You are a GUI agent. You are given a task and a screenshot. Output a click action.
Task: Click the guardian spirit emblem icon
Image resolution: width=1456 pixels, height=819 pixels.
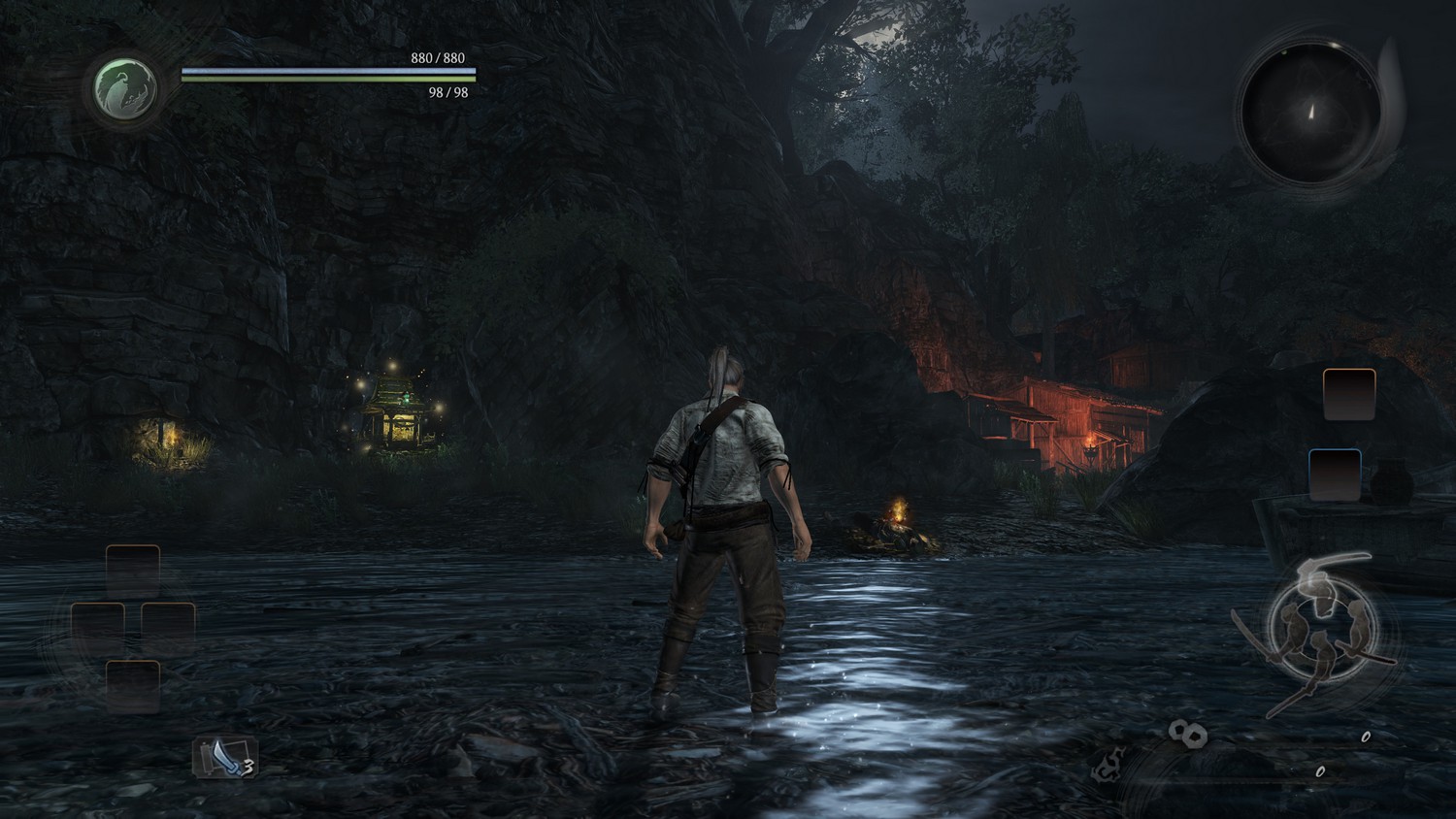click(126, 87)
